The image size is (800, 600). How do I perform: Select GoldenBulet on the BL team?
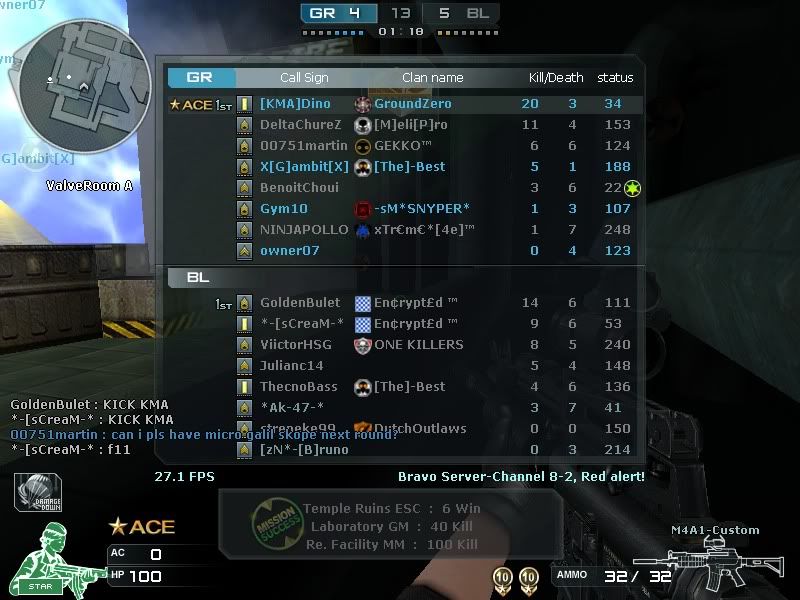(300, 303)
